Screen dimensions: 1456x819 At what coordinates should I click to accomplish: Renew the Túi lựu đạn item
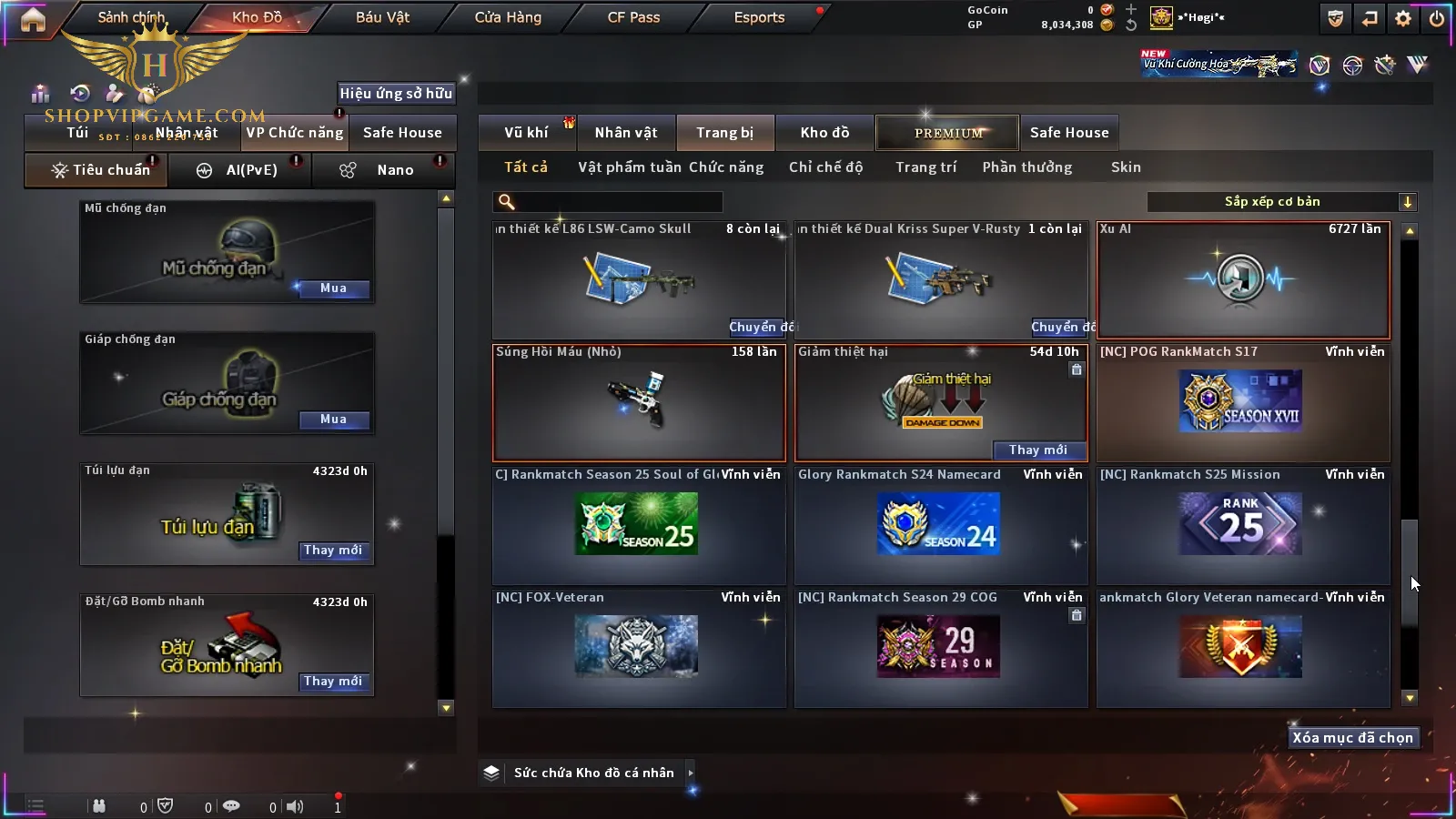click(333, 551)
